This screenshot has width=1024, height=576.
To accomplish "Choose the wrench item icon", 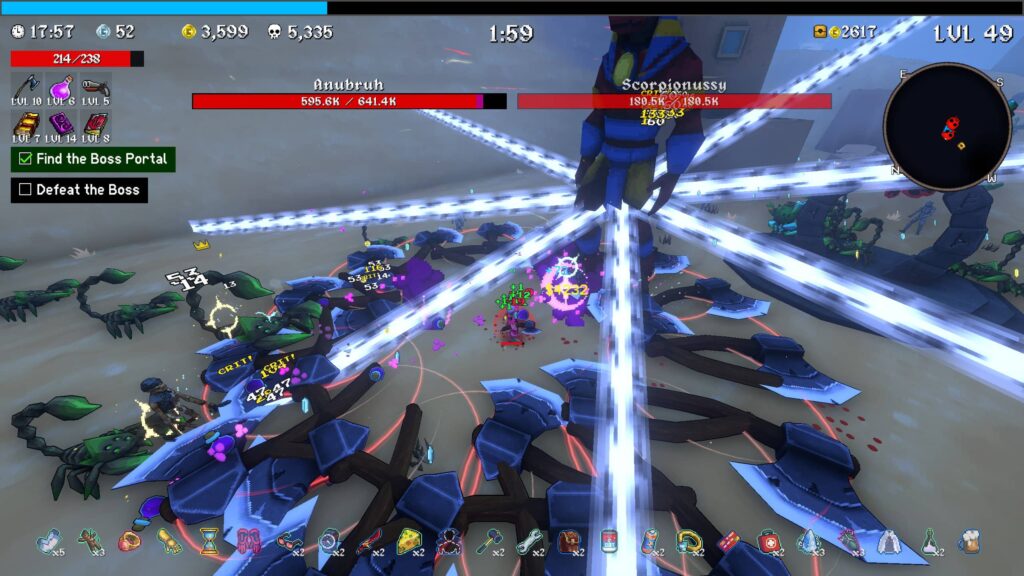I will click(528, 541).
